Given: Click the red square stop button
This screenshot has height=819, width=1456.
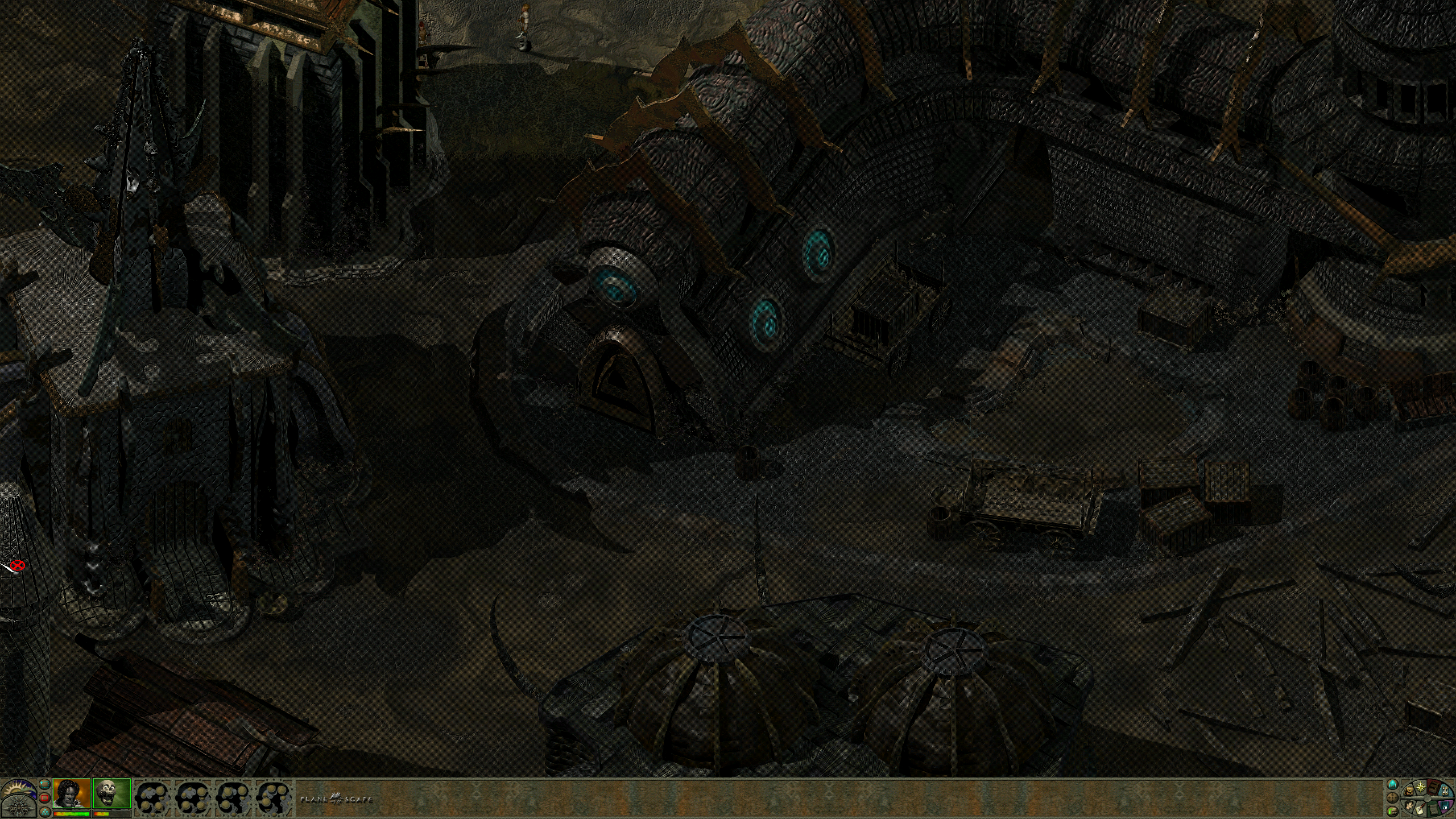Looking at the screenshot, I should (44, 798).
